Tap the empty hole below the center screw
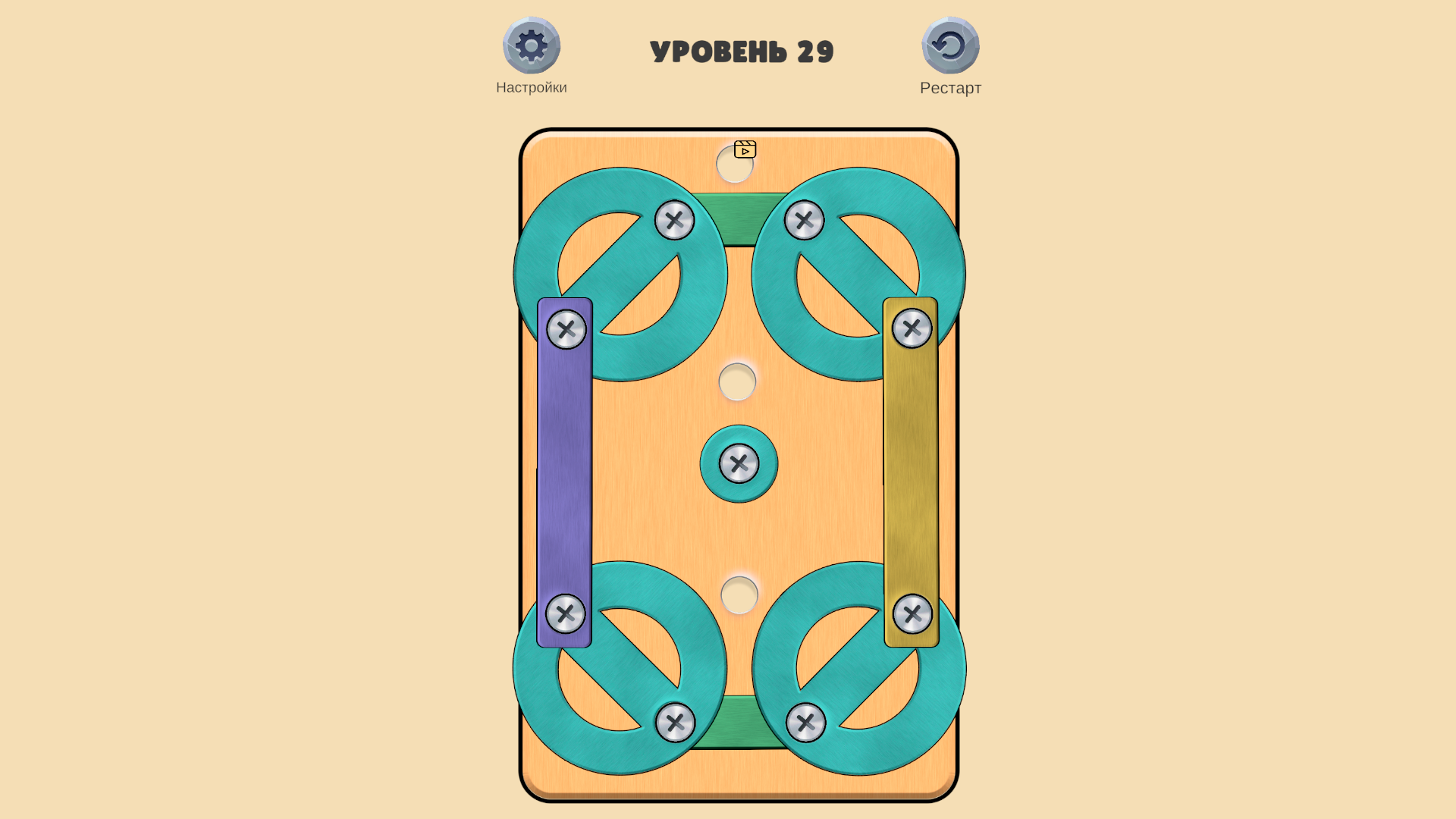The width and height of the screenshot is (1456, 819). [x=738, y=595]
